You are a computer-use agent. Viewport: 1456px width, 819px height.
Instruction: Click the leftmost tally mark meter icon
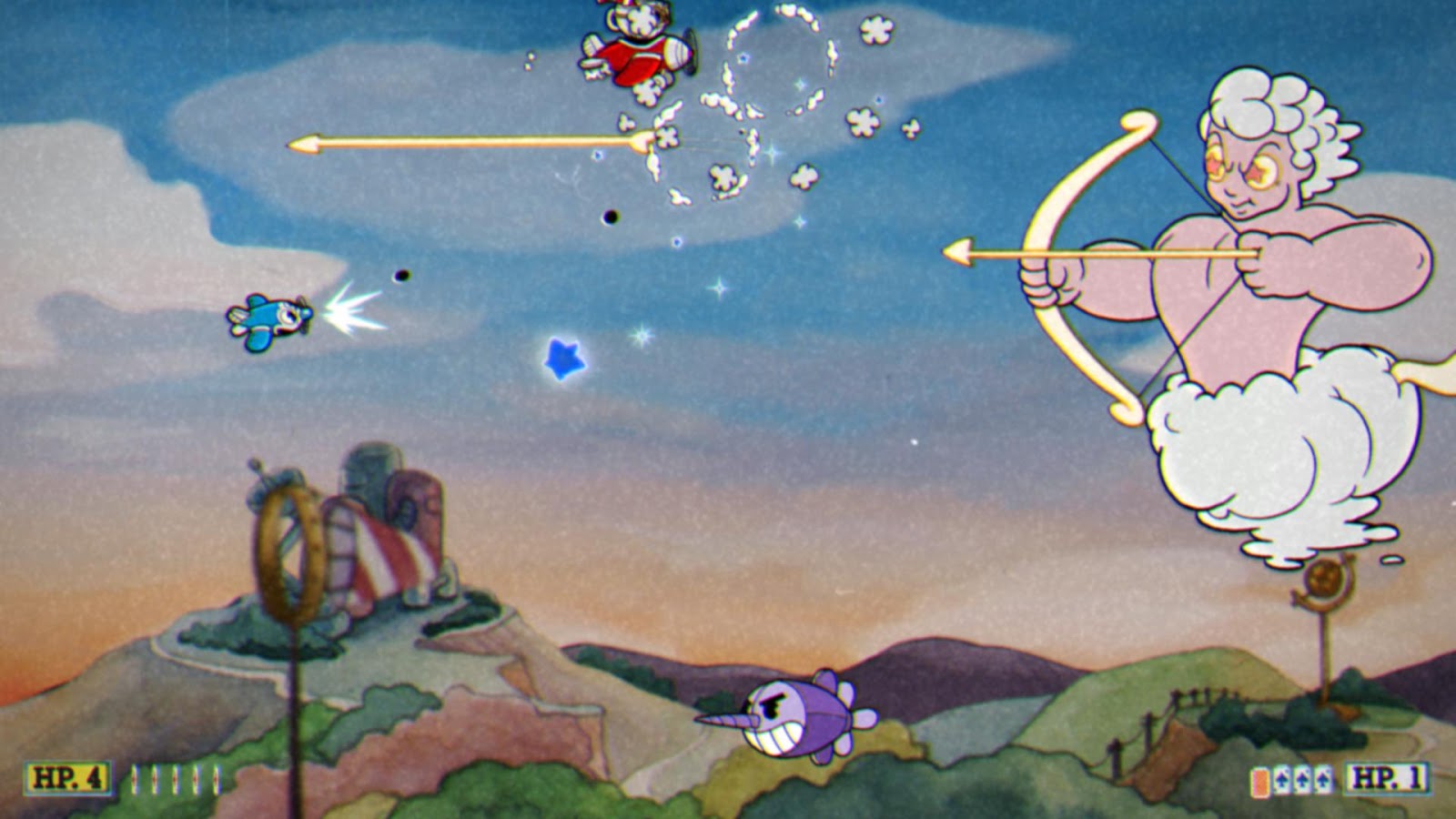[136, 780]
